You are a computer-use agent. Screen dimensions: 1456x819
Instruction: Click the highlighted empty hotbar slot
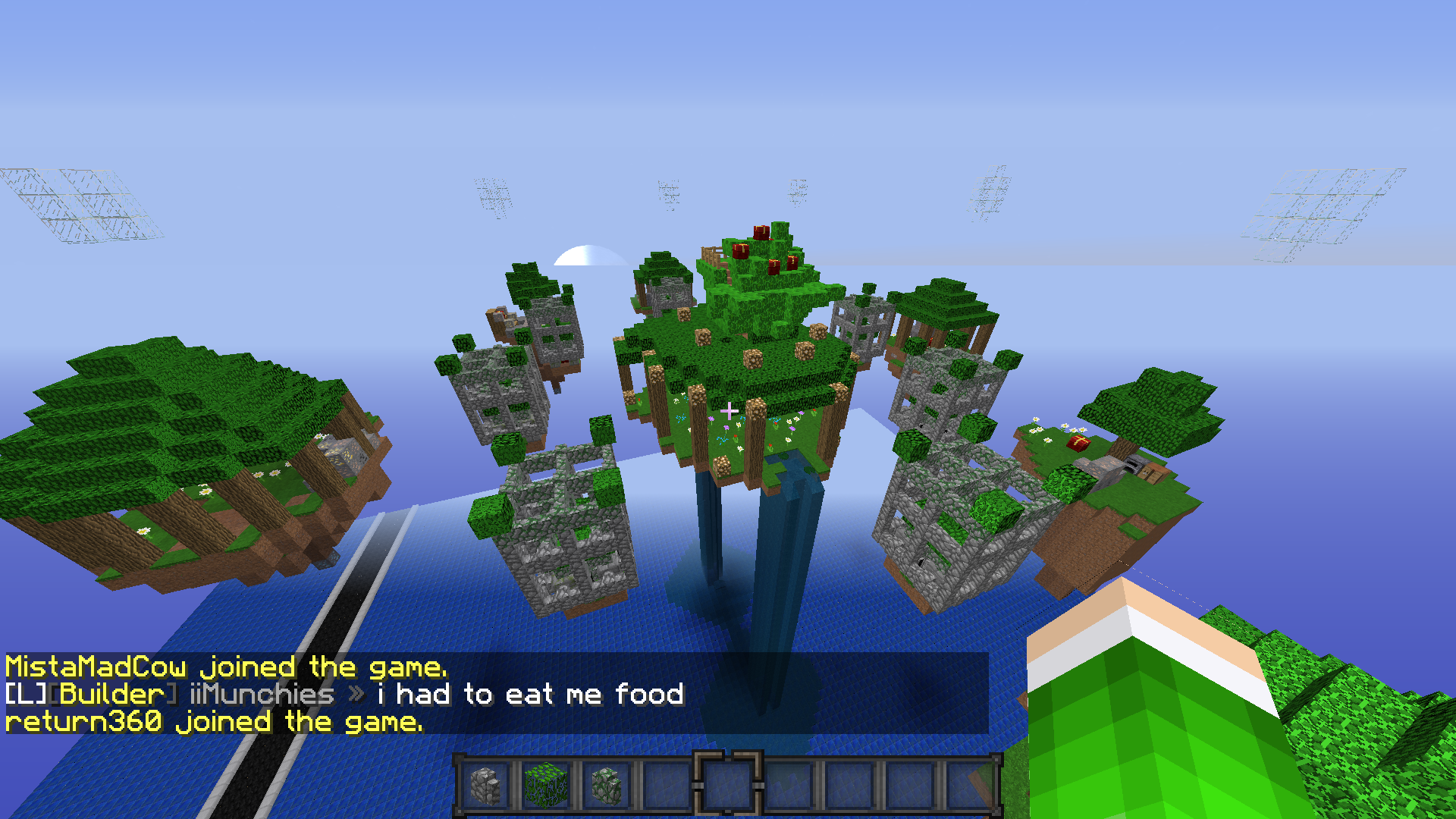(x=727, y=786)
